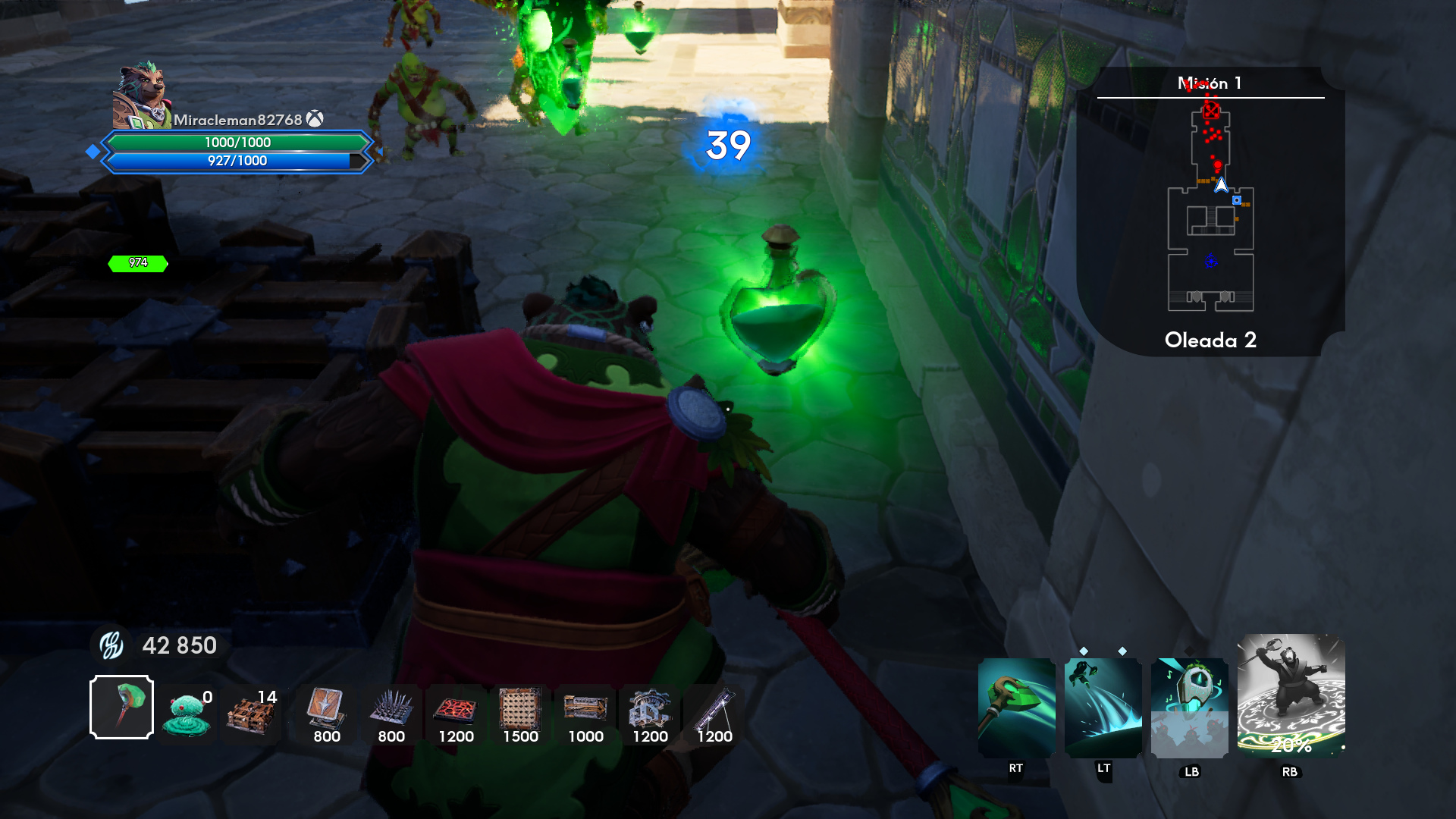Click the Misión 1 minimap
1456x819 pixels.
click(x=1210, y=212)
